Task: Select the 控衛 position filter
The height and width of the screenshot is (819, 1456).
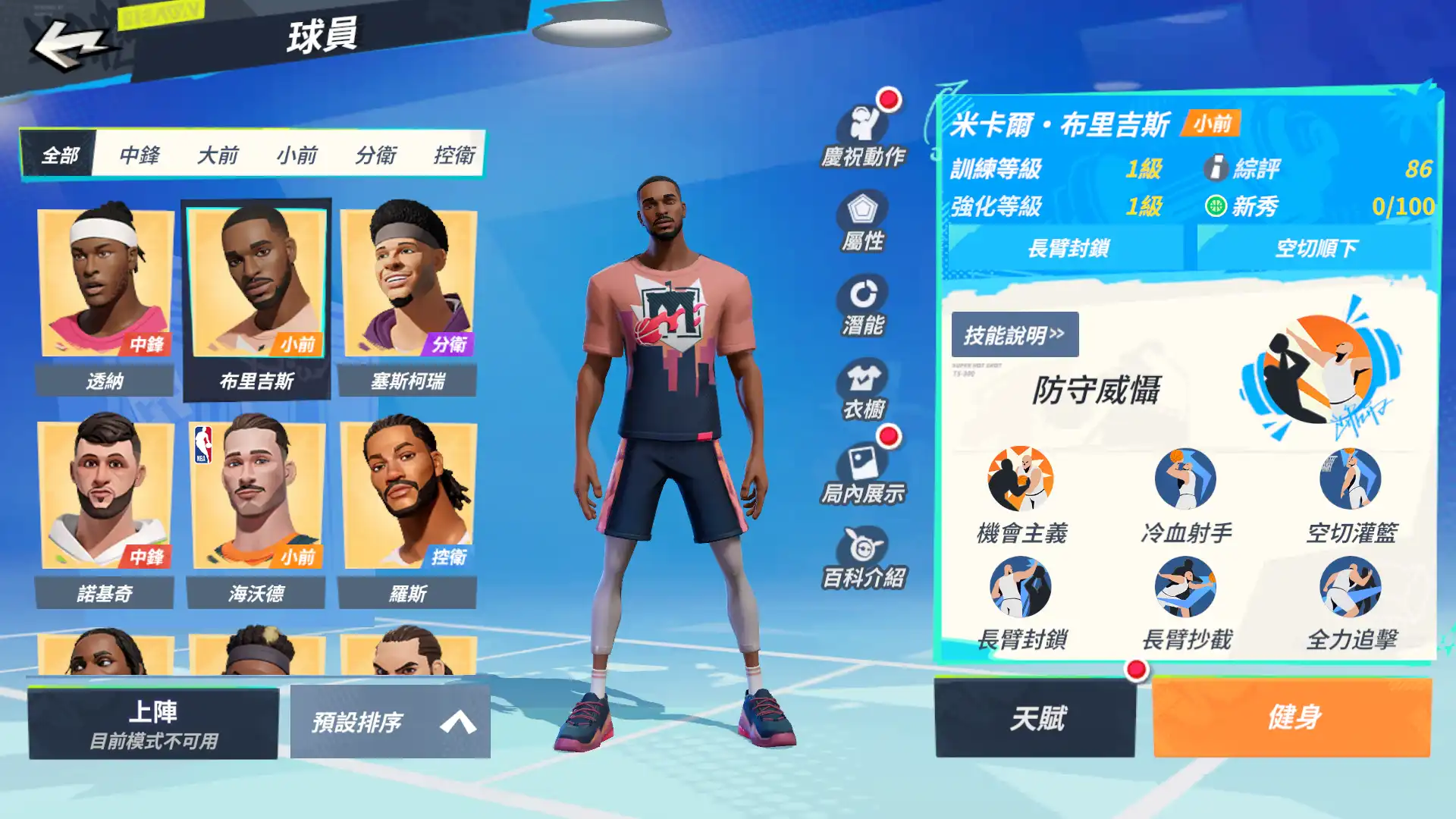Action: point(455,156)
